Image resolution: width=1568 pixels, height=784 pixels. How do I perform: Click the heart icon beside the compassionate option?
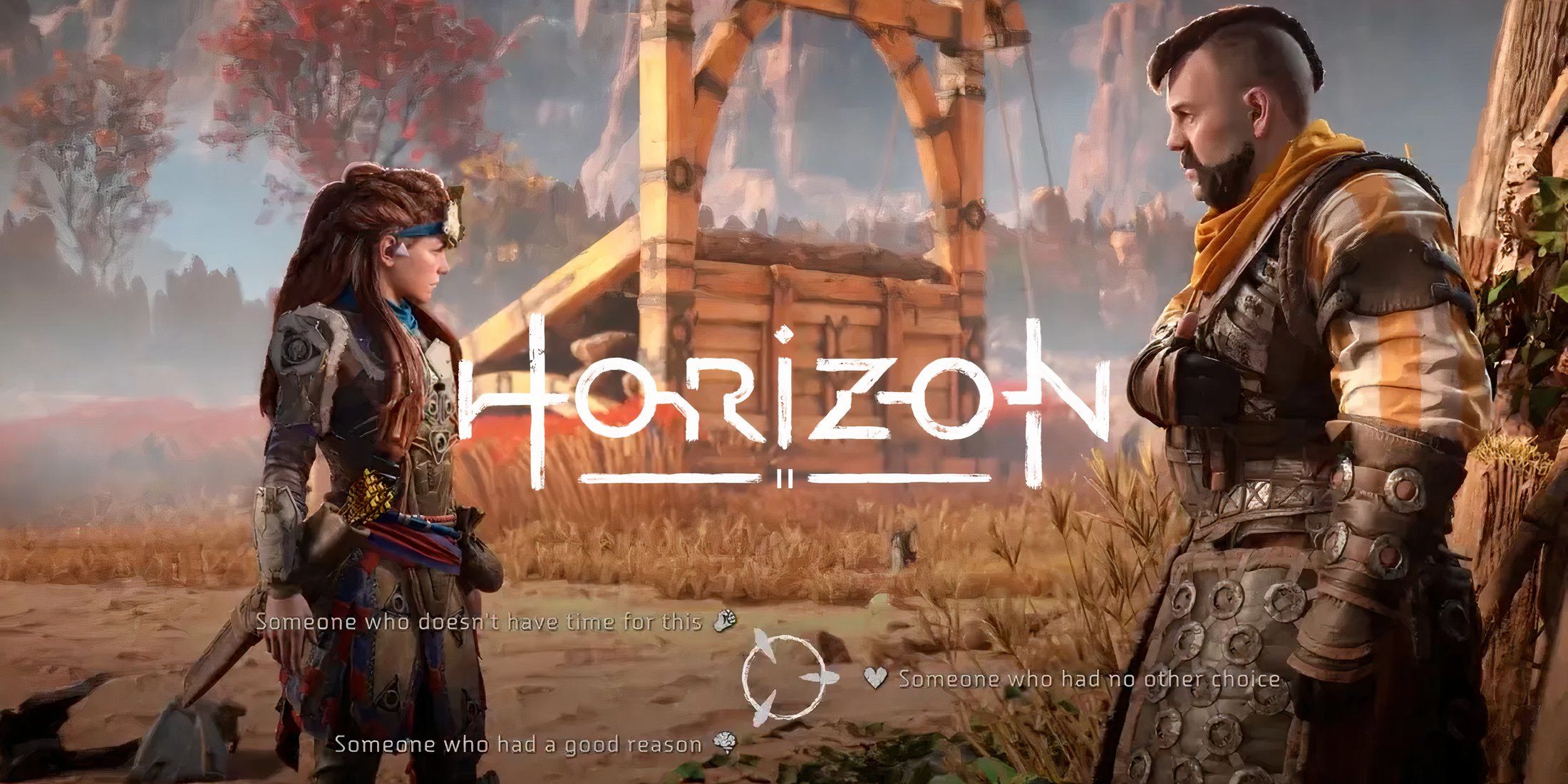pos(875,677)
